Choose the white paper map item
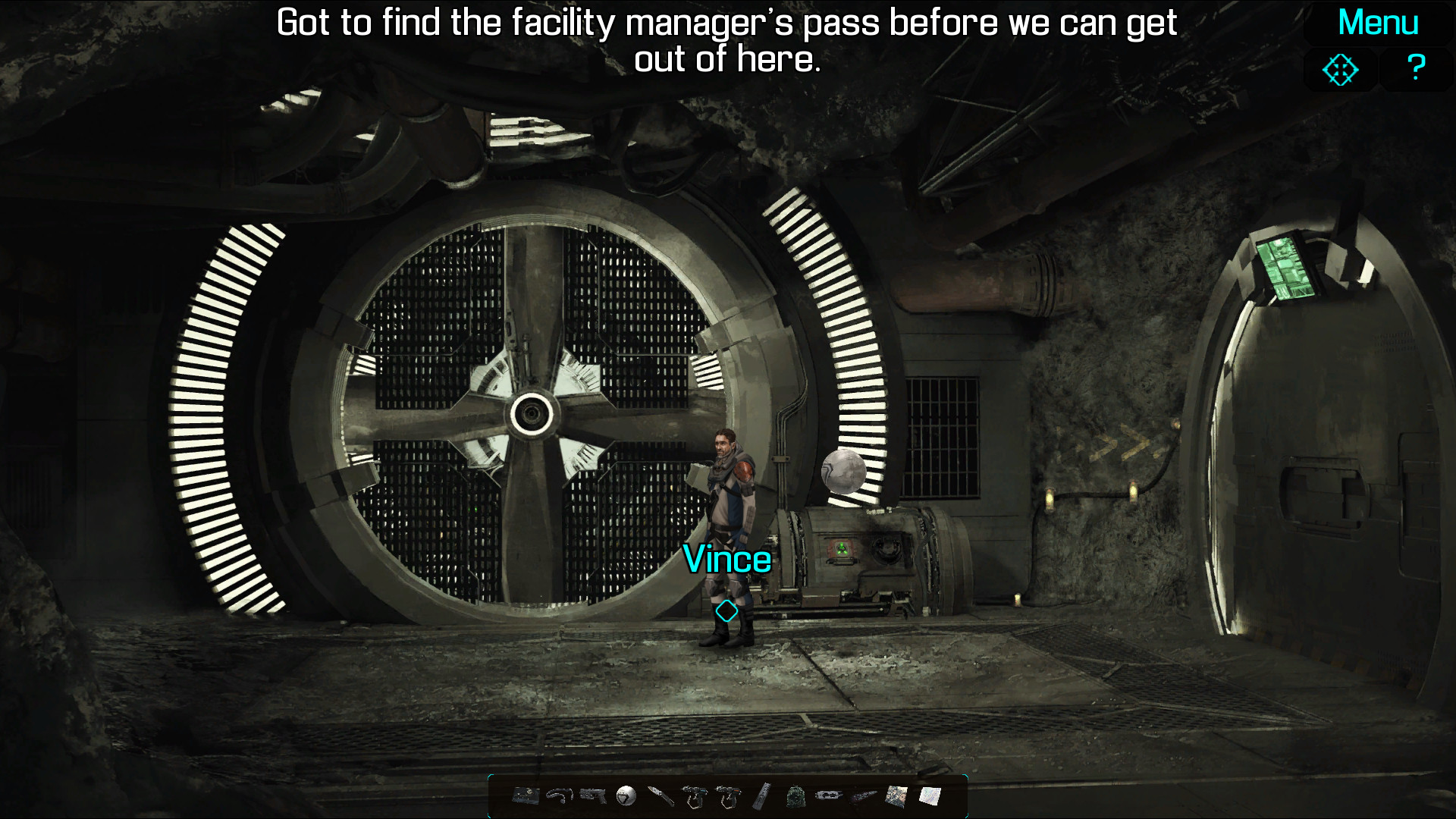Image resolution: width=1456 pixels, height=819 pixels. click(x=930, y=795)
